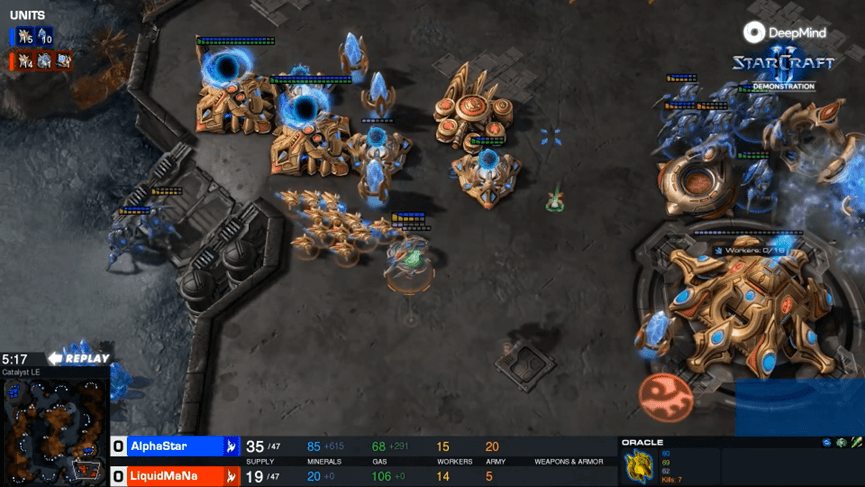Screen dimensions: 865x487
Task: Click the green blade icon in Oracle header
Action: click(857, 442)
